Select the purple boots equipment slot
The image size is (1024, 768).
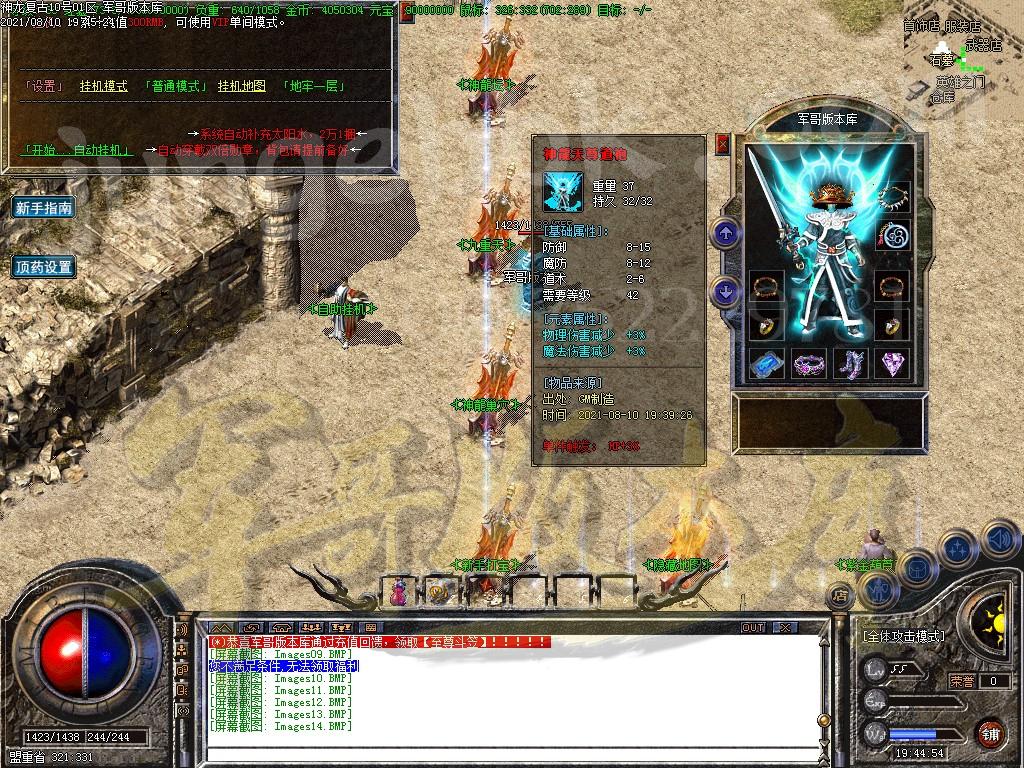pos(851,364)
